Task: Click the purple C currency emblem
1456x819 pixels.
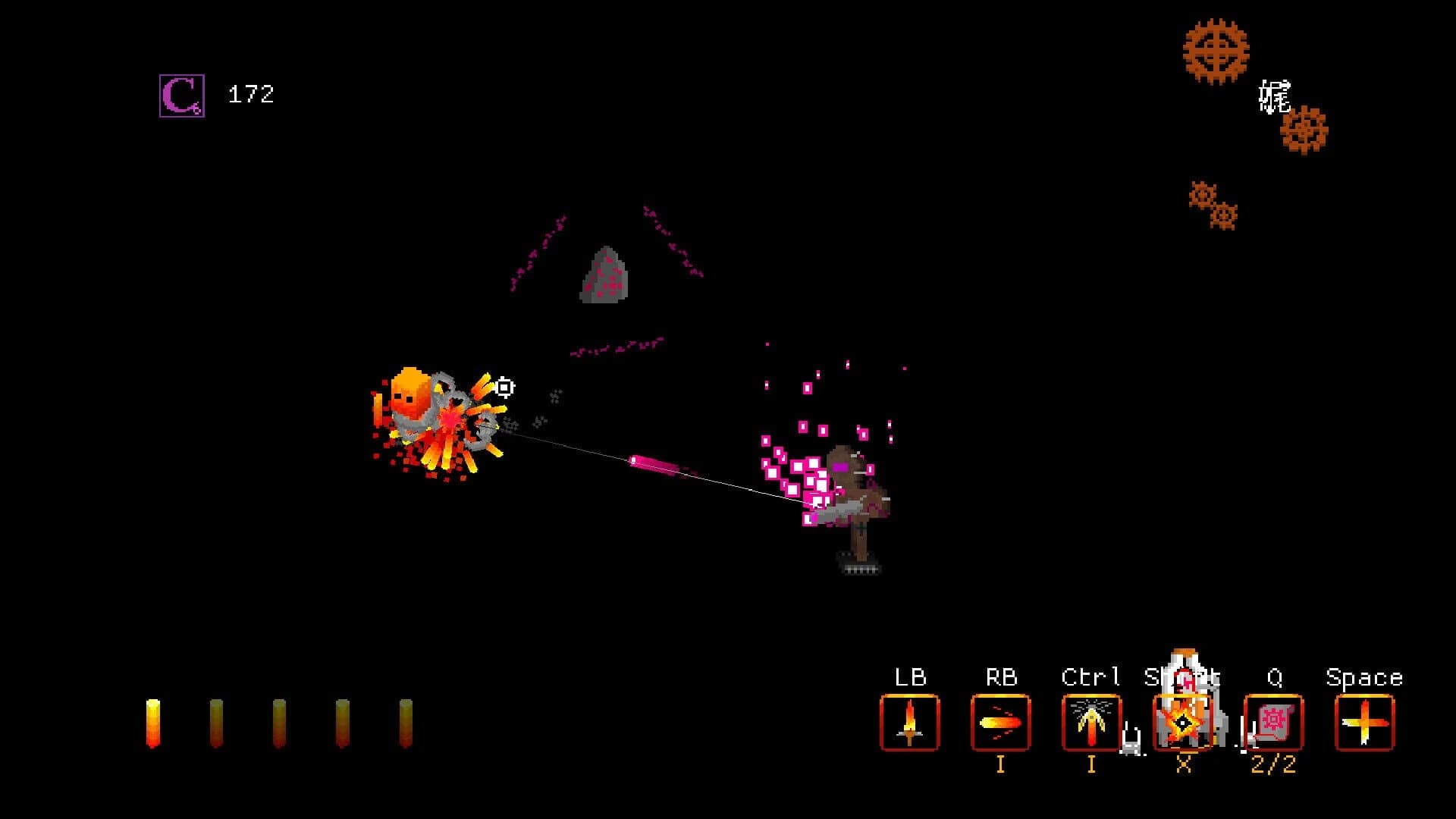Action: tap(180, 94)
